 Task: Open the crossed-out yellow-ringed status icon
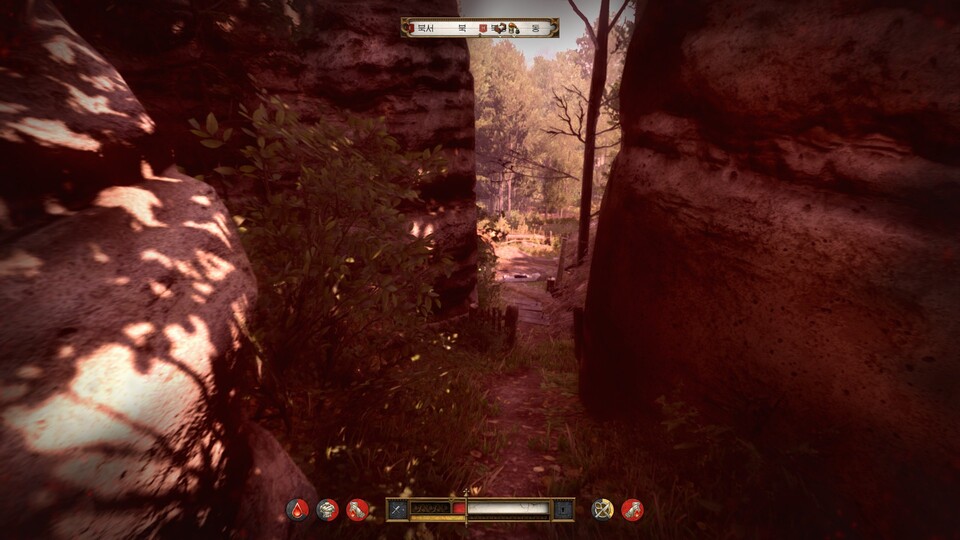click(x=602, y=510)
